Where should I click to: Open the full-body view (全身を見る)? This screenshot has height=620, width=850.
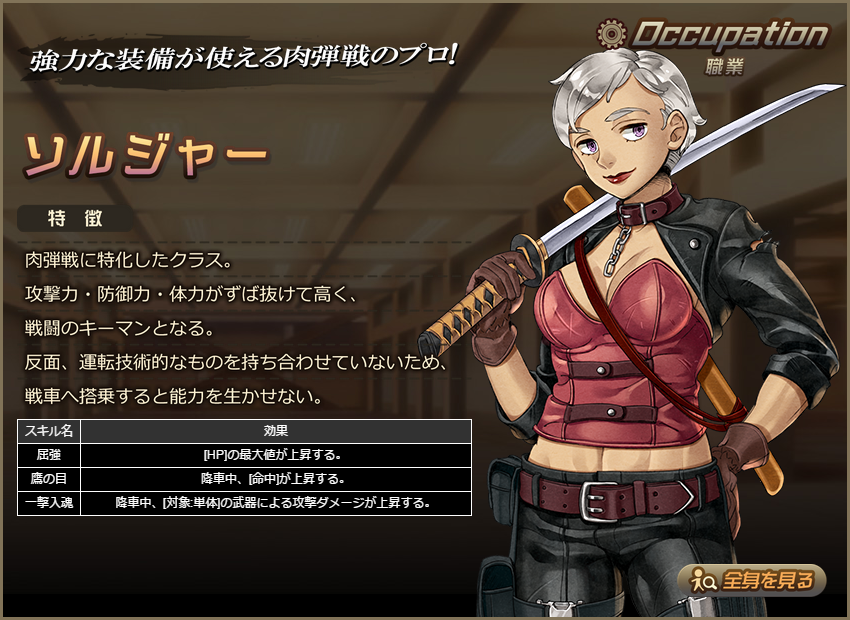click(752, 579)
